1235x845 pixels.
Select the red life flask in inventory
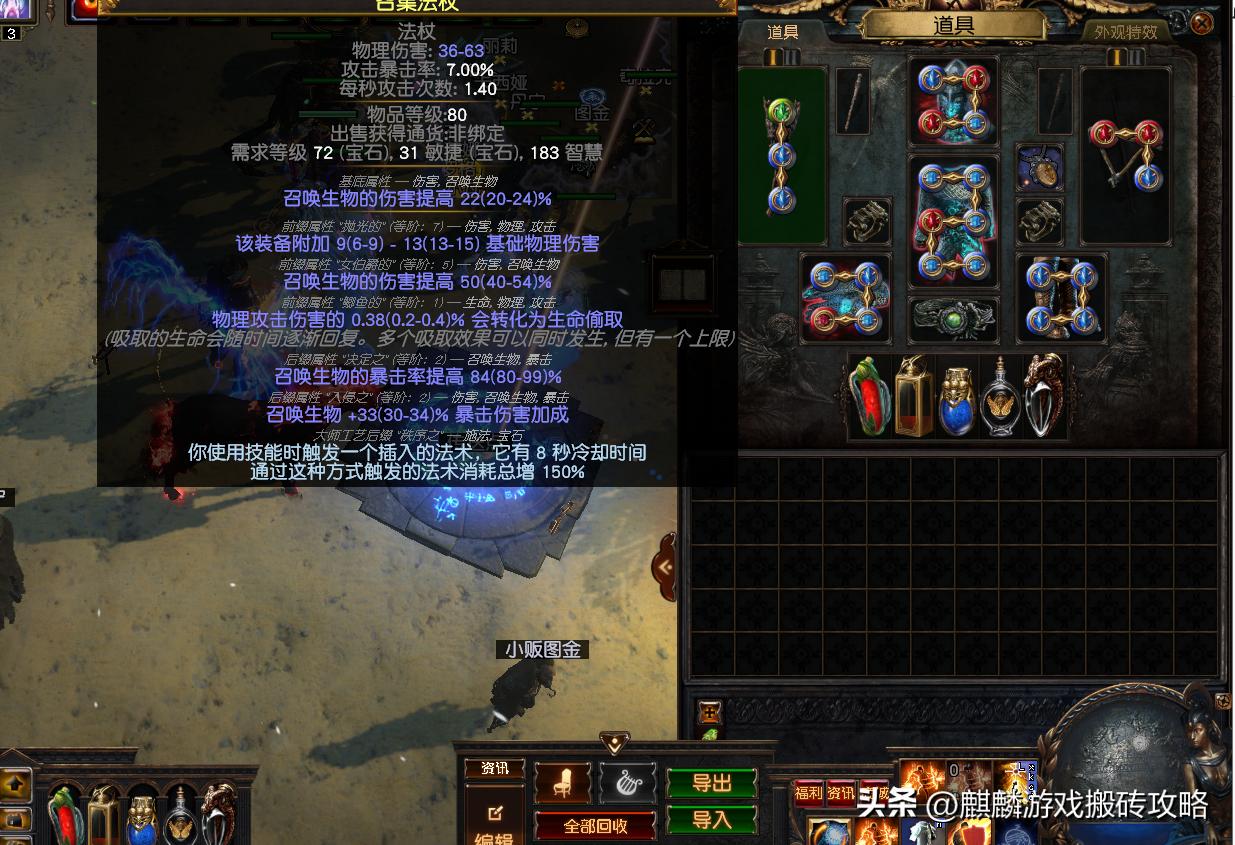tap(869, 396)
